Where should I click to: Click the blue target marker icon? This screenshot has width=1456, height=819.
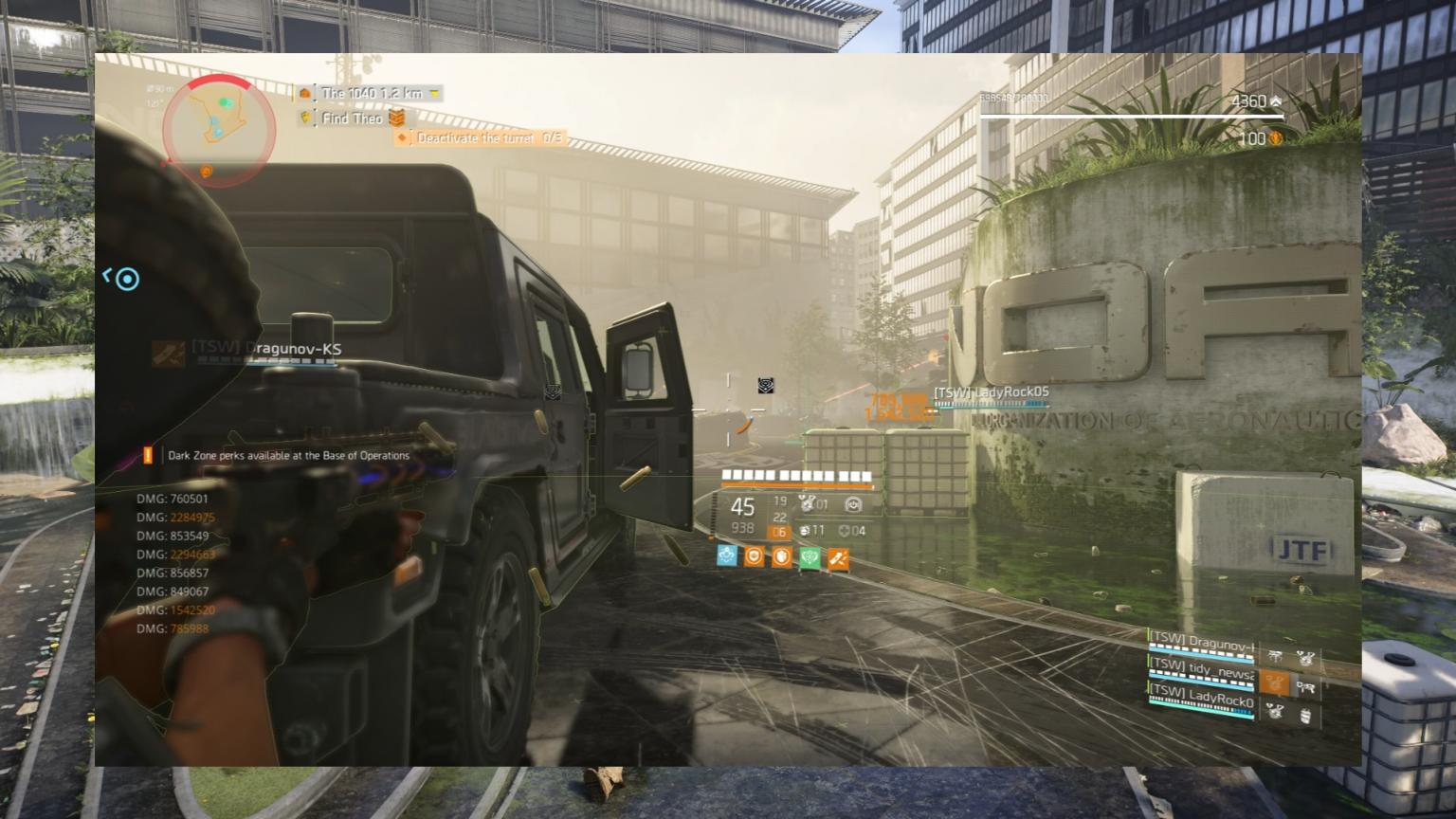click(x=127, y=279)
